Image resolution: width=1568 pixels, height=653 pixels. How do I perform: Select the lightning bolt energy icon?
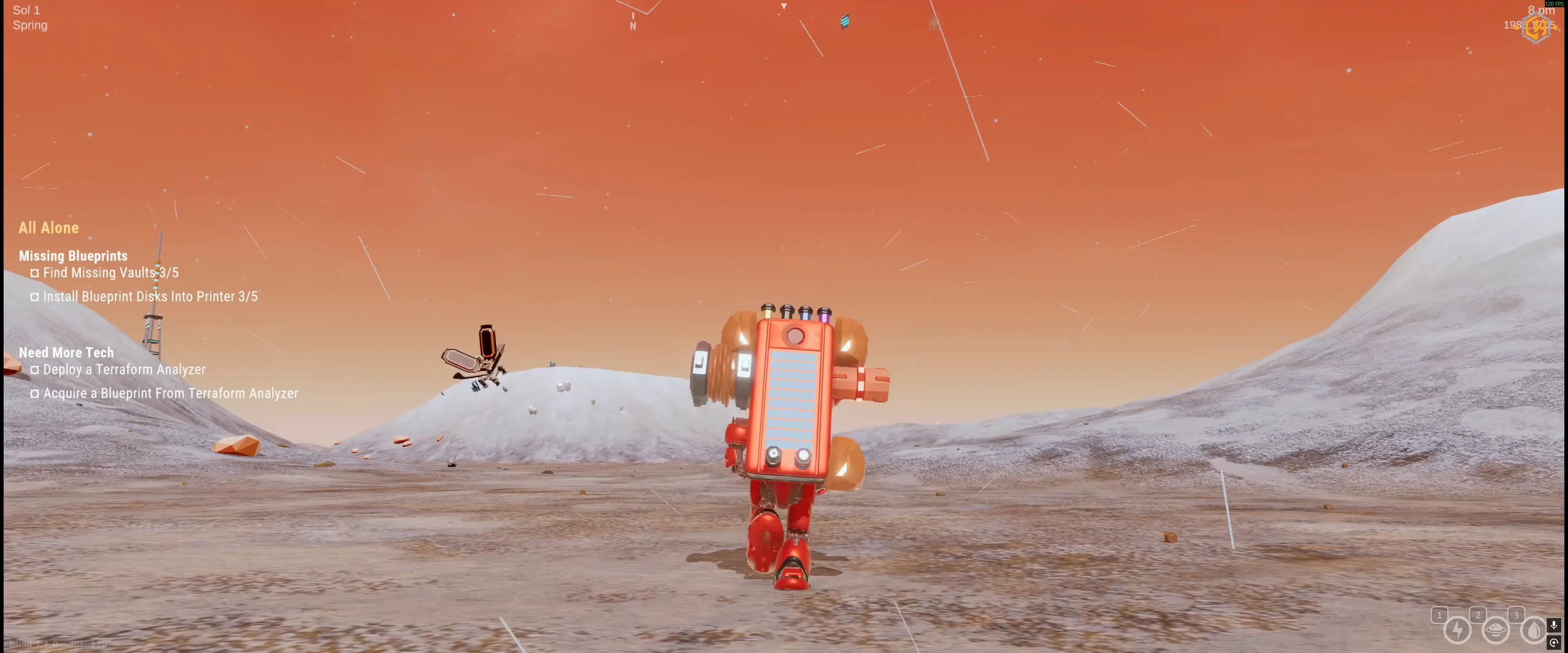point(1457,630)
